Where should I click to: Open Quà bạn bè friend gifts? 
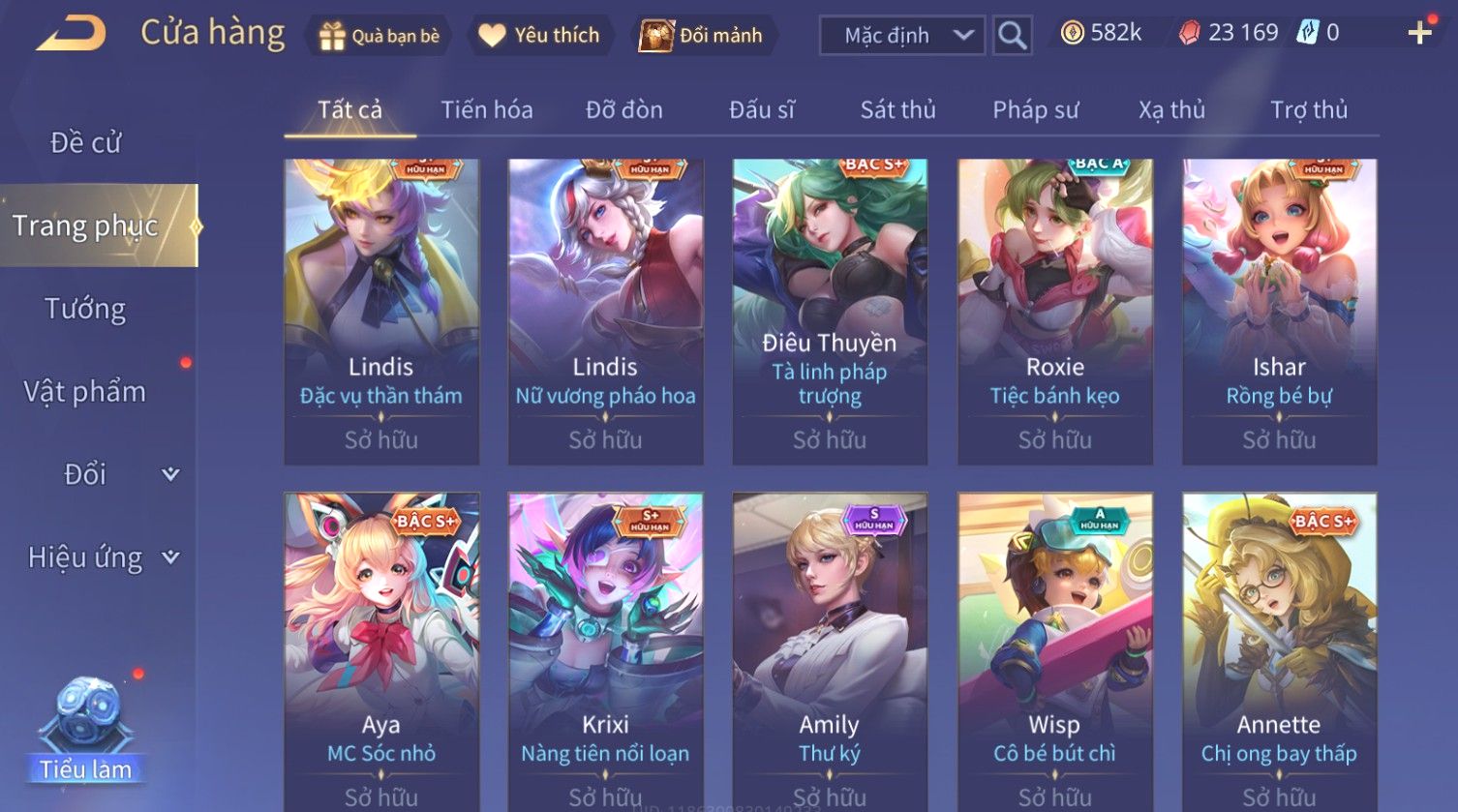click(x=379, y=36)
